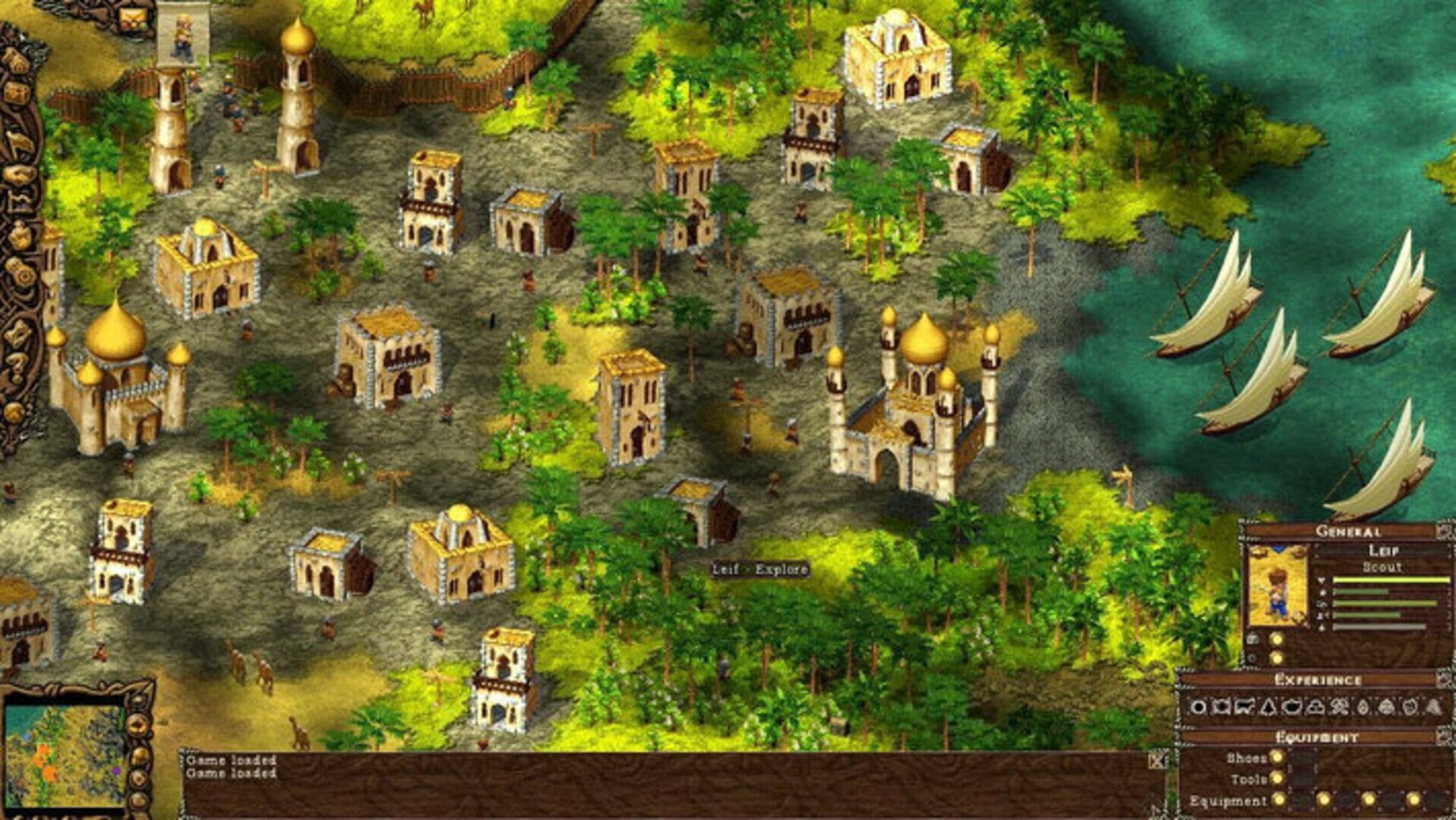Click the Leif - Explore label on the map
The image size is (1456, 820).
[x=760, y=567]
